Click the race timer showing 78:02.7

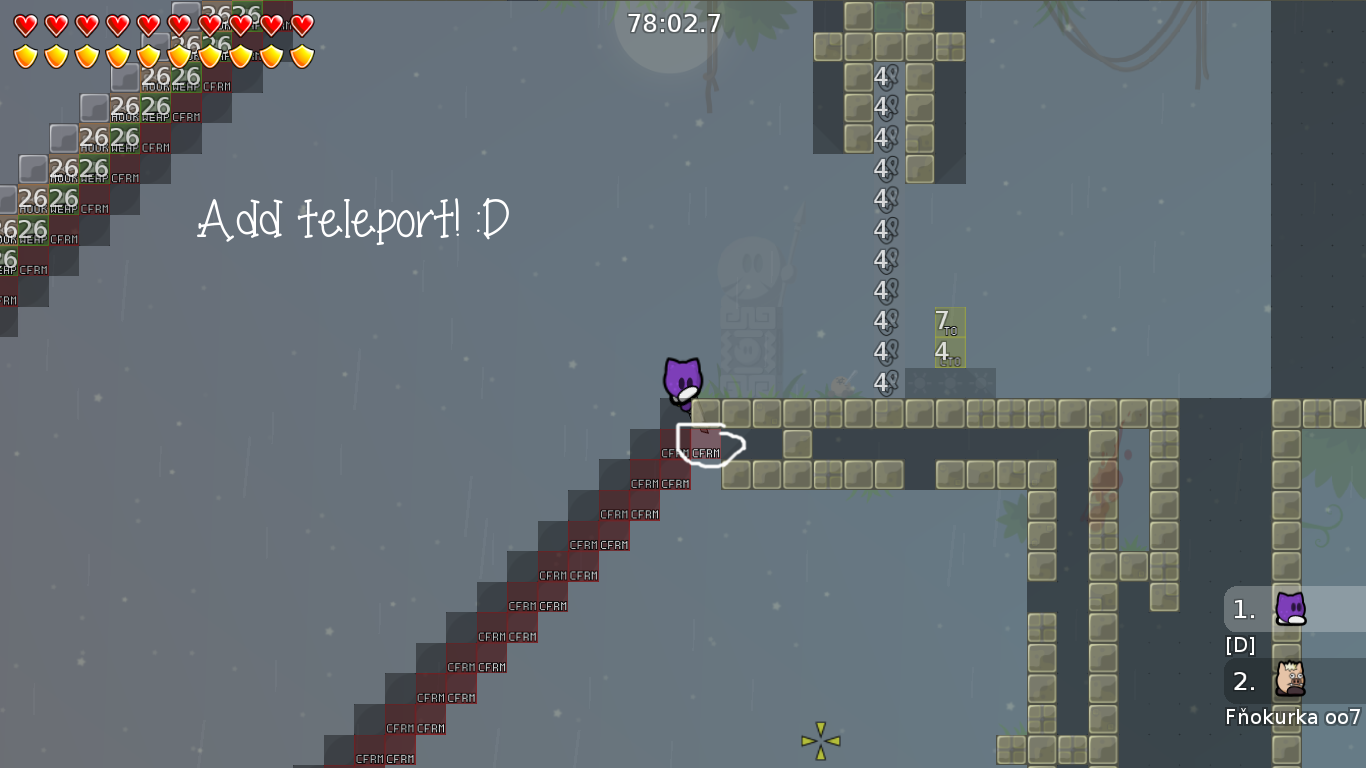click(x=673, y=24)
